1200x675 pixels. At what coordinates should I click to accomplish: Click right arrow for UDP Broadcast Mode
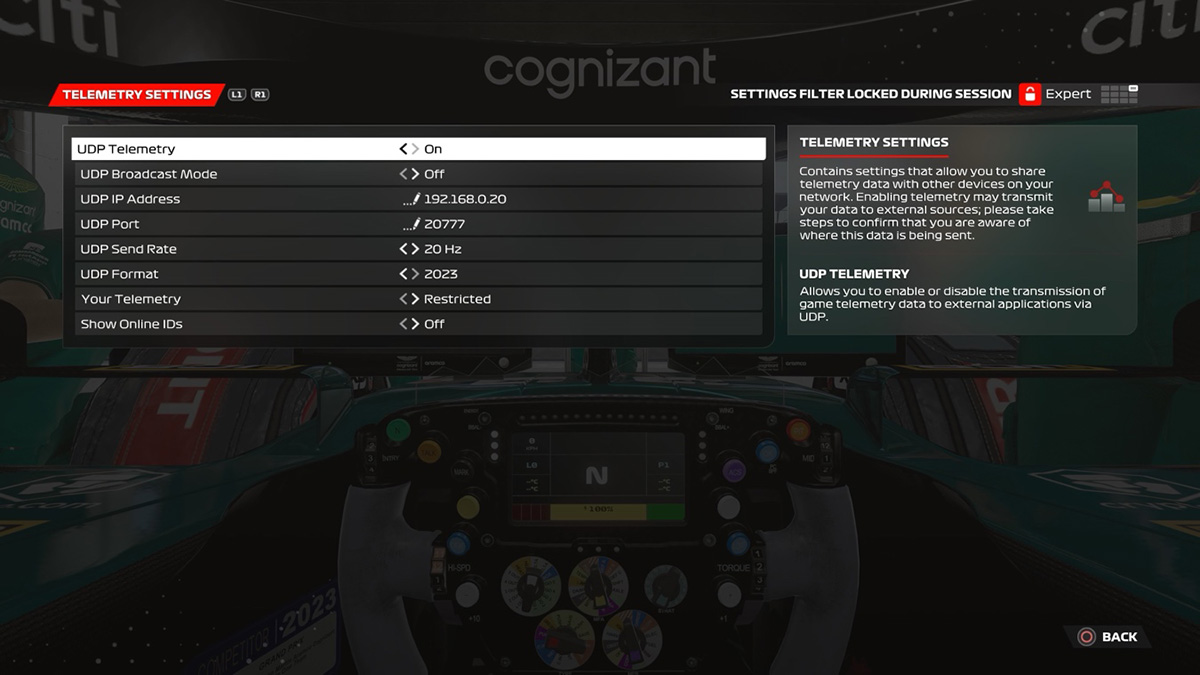[x=415, y=174]
